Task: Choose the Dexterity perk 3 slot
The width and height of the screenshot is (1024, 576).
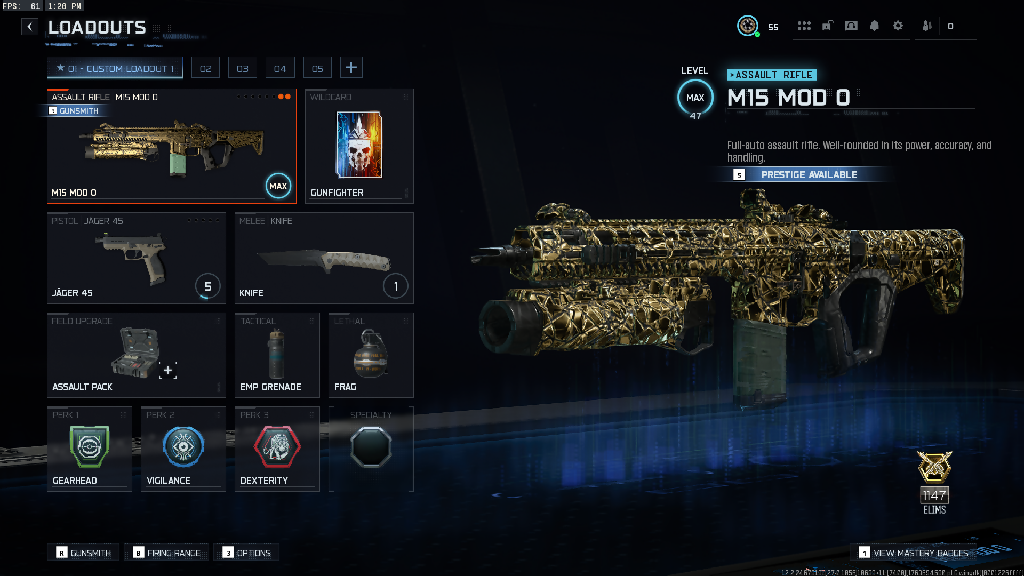Action: (277, 449)
